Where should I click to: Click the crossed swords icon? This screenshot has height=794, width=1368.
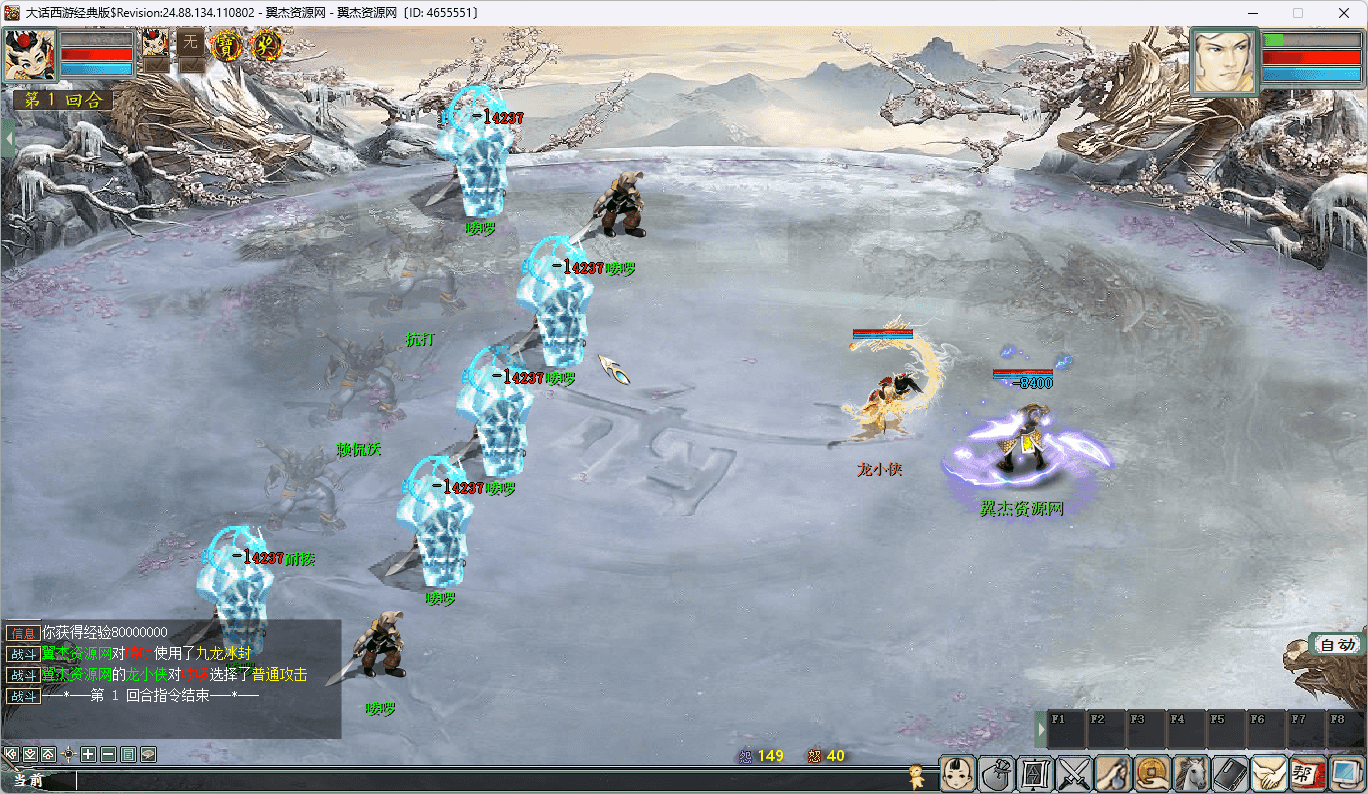pyautogui.click(x=1075, y=774)
